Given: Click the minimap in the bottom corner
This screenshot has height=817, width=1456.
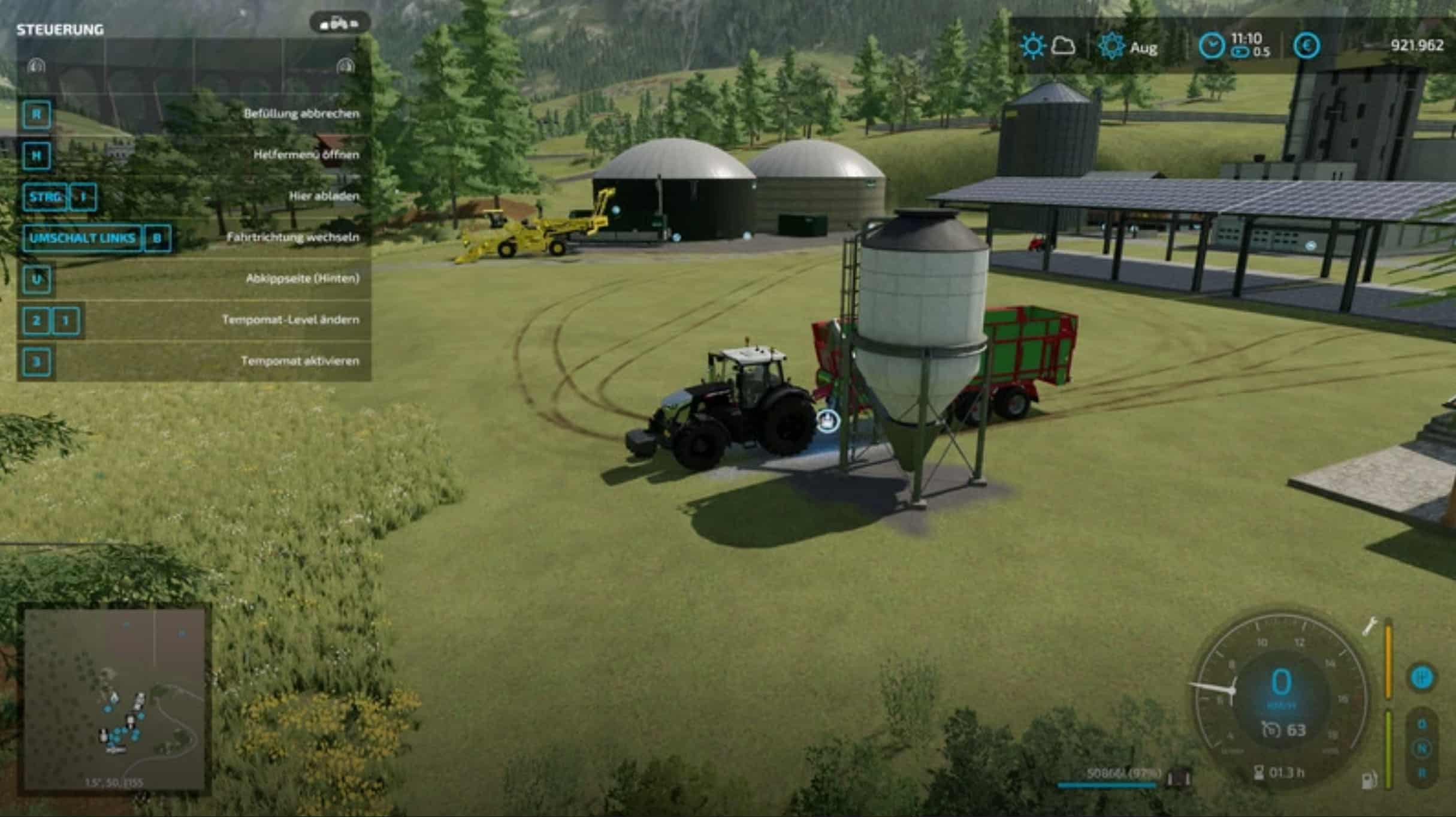Looking at the screenshot, I should tap(114, 700).
